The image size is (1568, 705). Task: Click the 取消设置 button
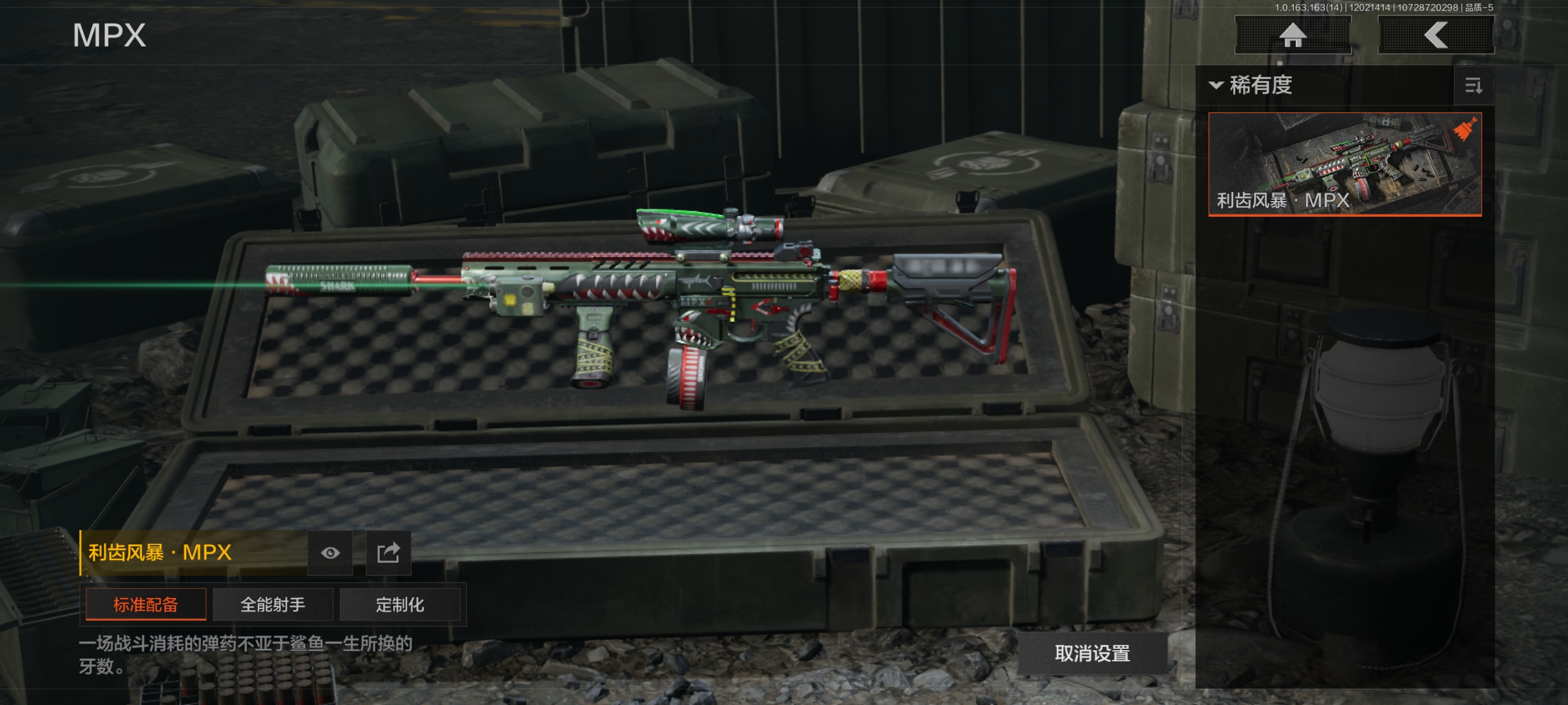pyautogui.click(x=1092, y=654)
